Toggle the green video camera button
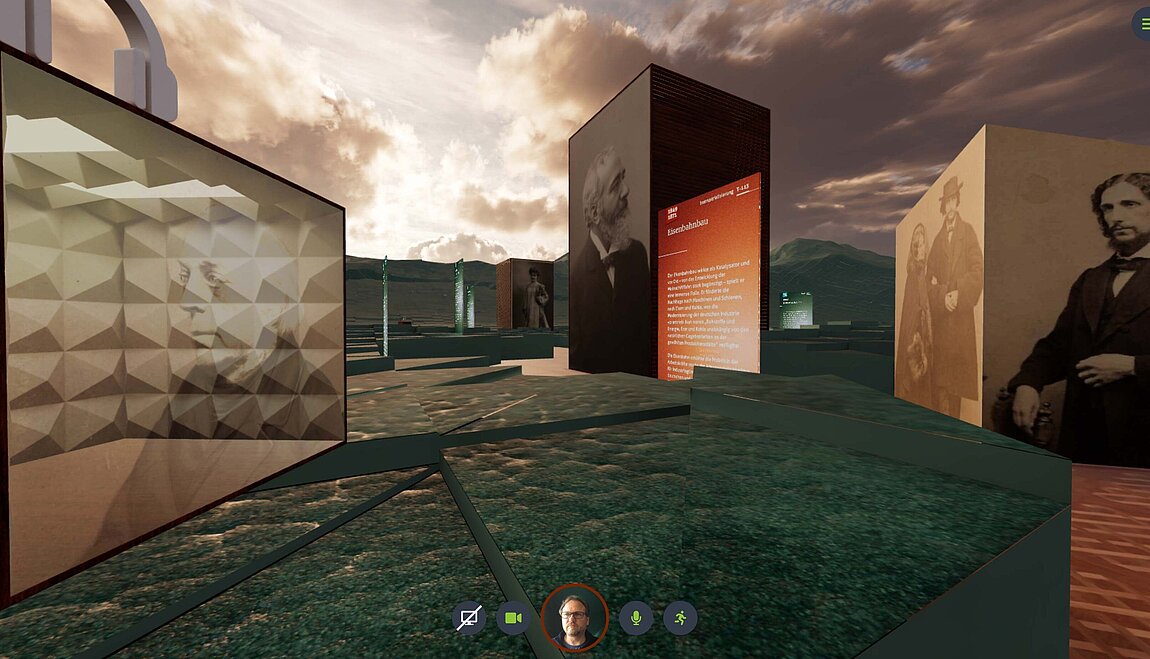Viewport: 1150px width, 659px height. coord(513,618)
